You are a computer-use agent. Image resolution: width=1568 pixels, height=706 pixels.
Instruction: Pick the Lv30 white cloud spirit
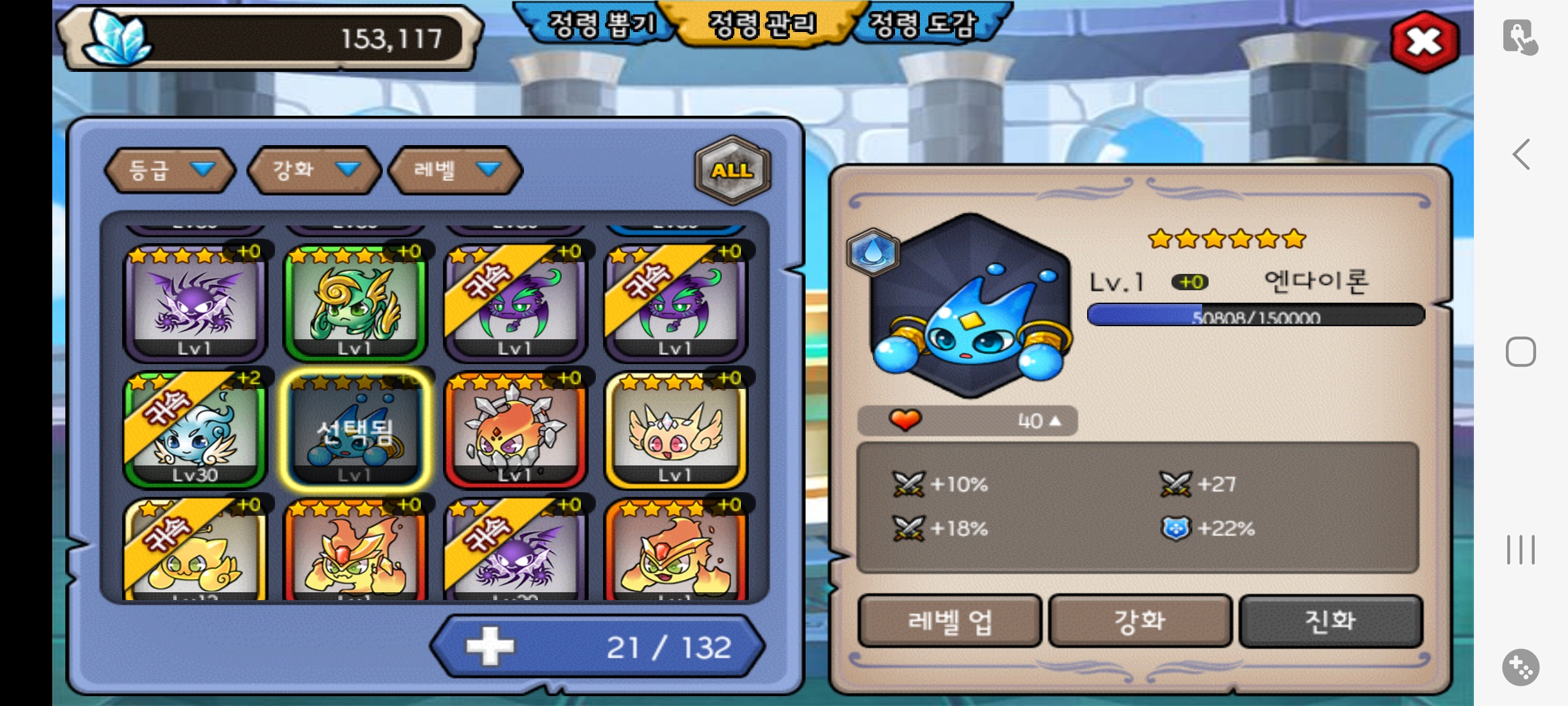[195, 429]
